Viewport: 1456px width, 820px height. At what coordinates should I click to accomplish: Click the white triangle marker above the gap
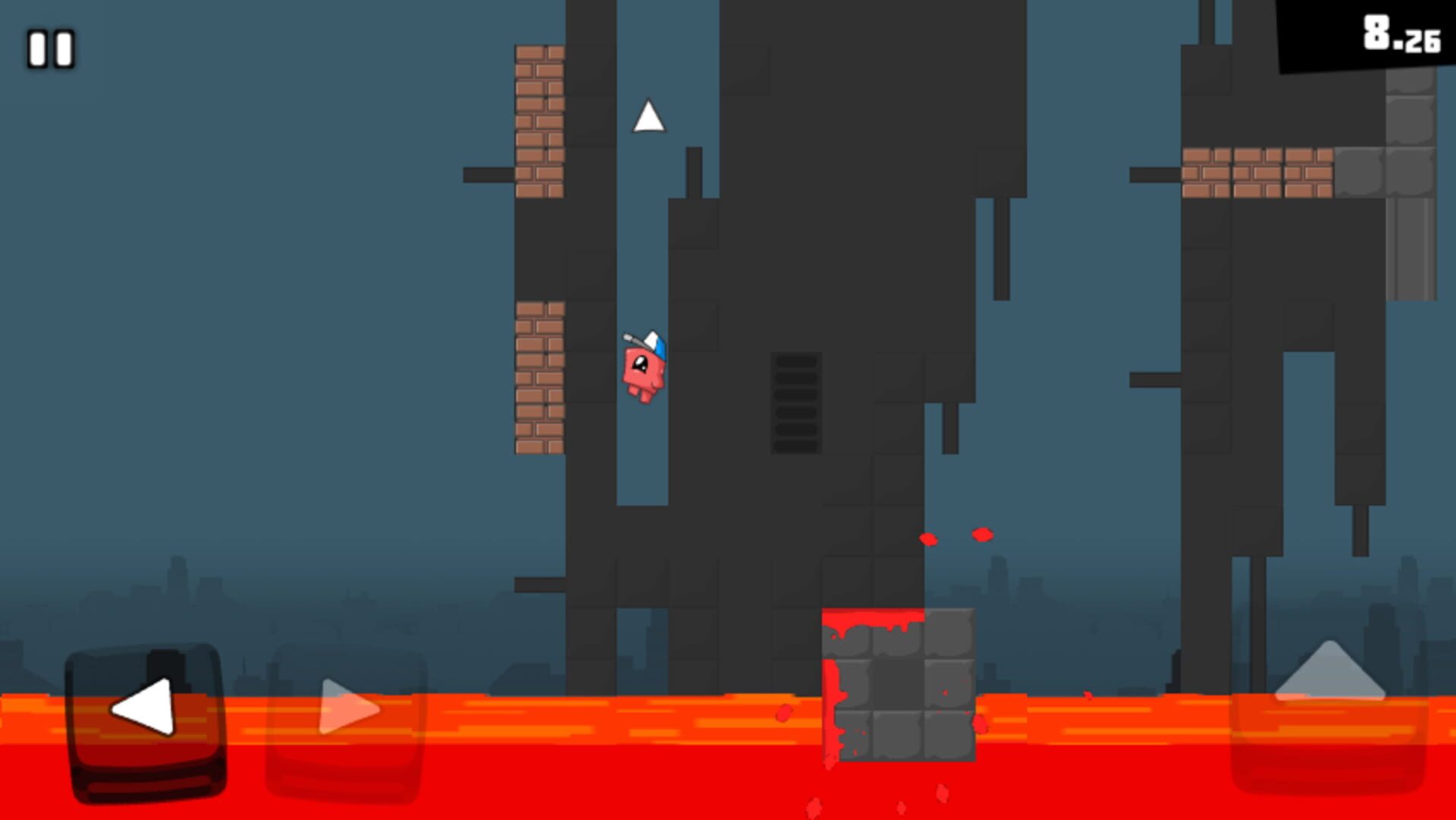coord(649,118)
